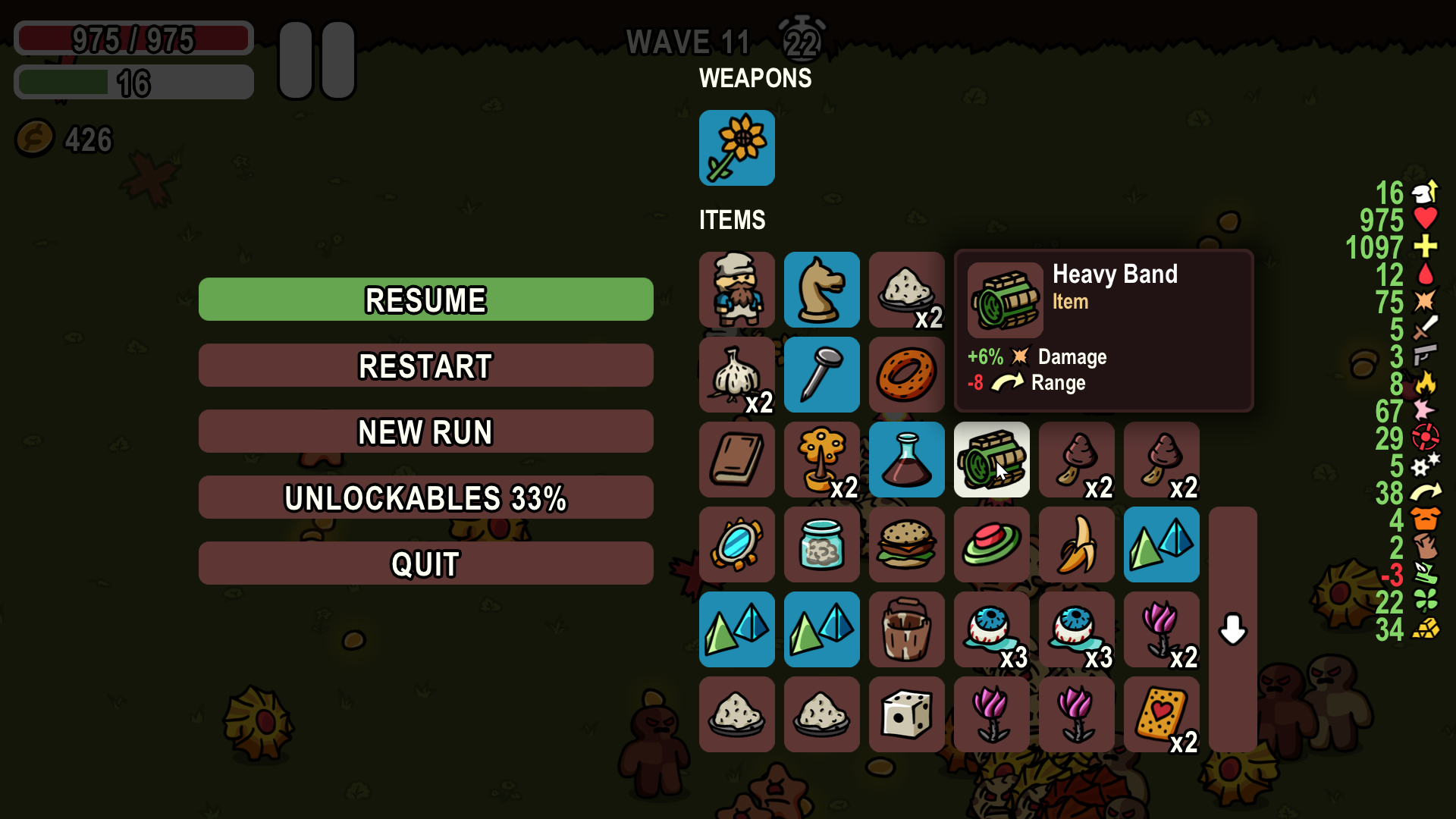Click the Restart button
This screenshot has width=1456, height=819.
(425, 366)
